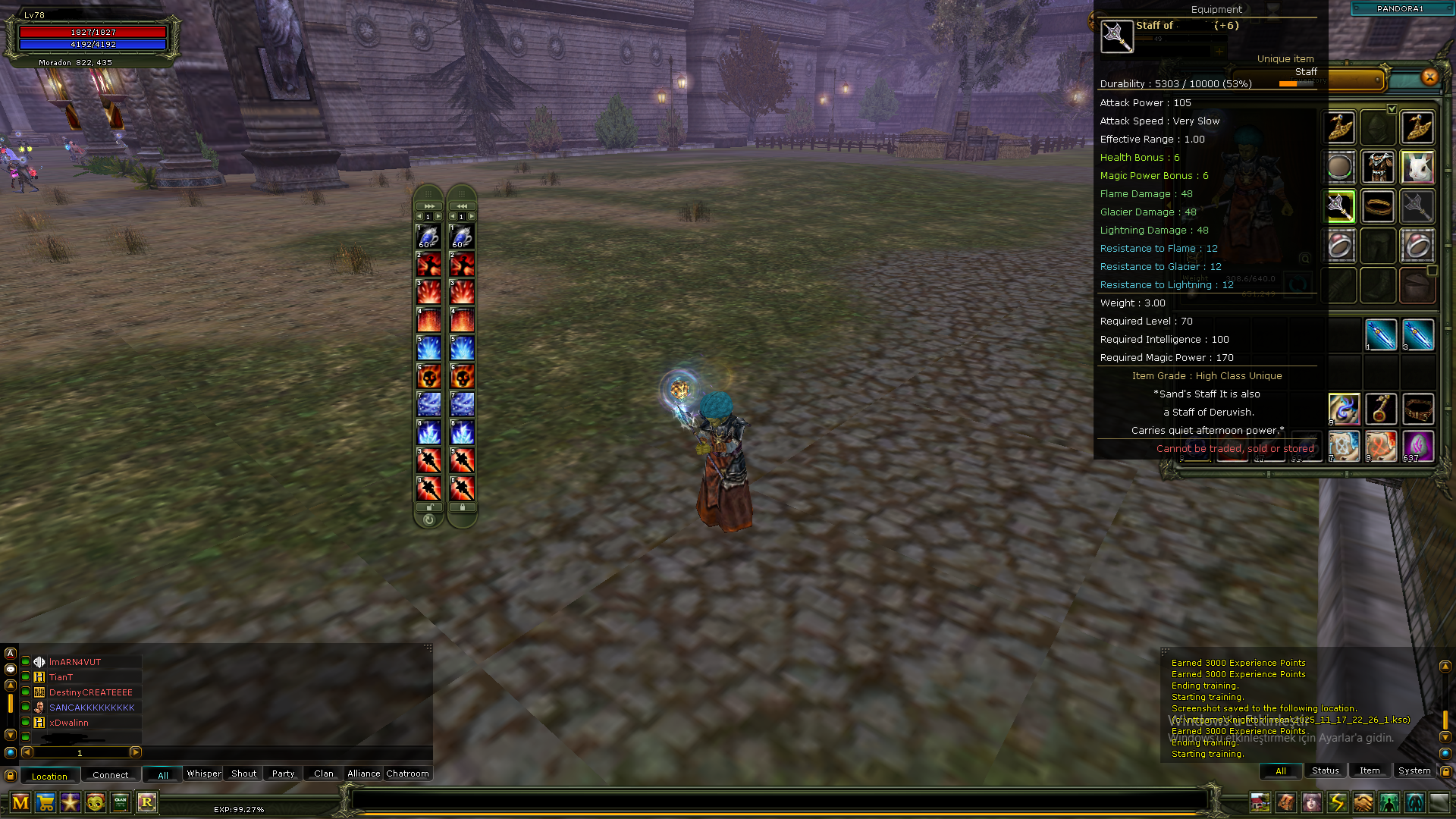
Task: Click the teal character figure icon
Action: click(1414, 802)
